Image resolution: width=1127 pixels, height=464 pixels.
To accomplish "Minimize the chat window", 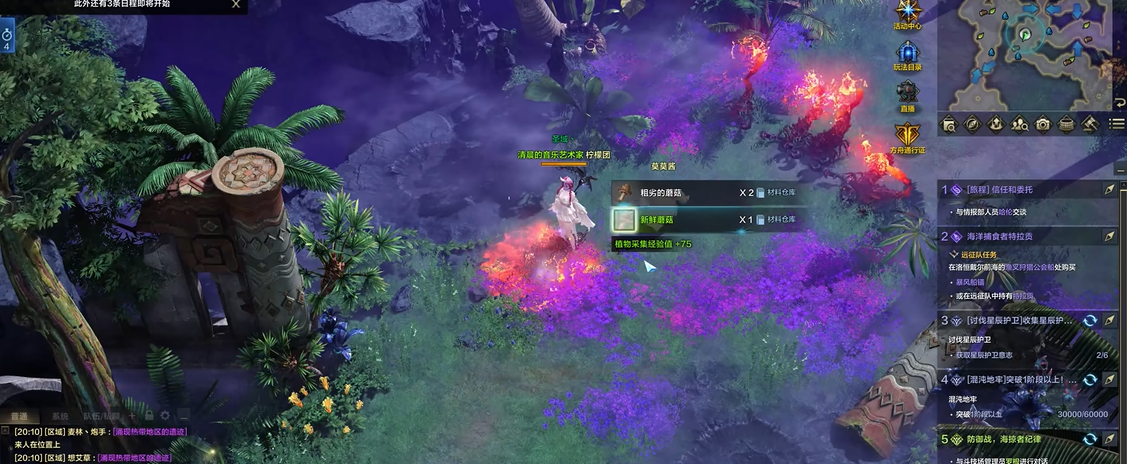I will 184,415.
